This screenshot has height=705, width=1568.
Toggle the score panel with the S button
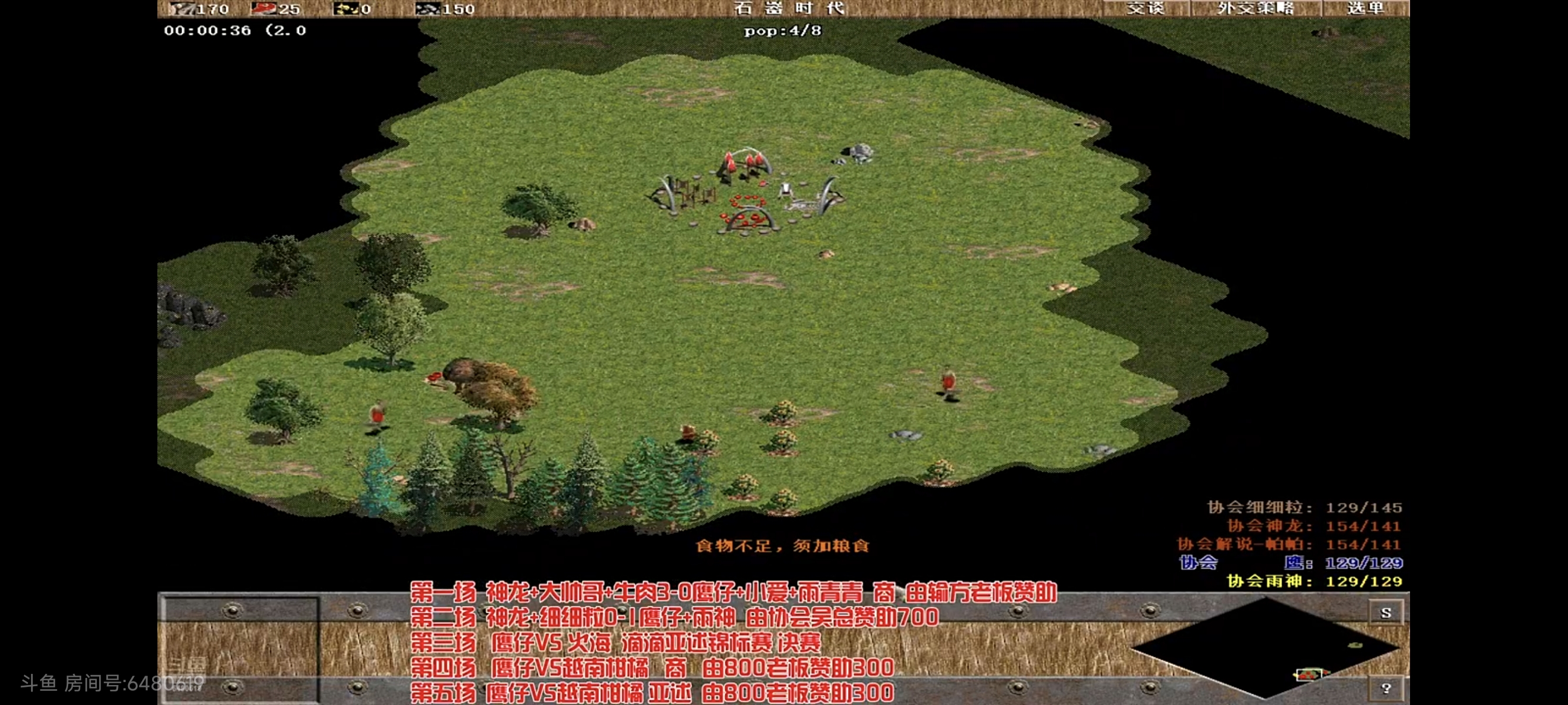pyautogui.click(x=1387, y=613)
